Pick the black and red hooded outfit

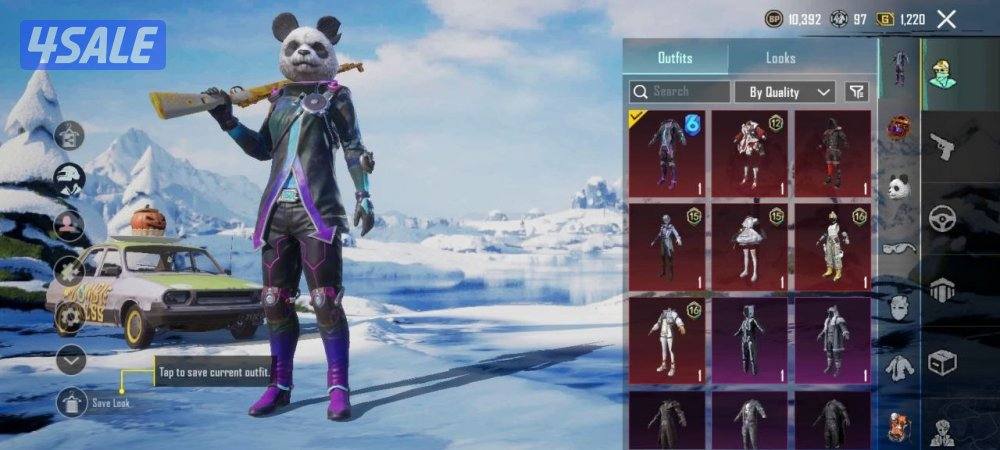point(833,152)
